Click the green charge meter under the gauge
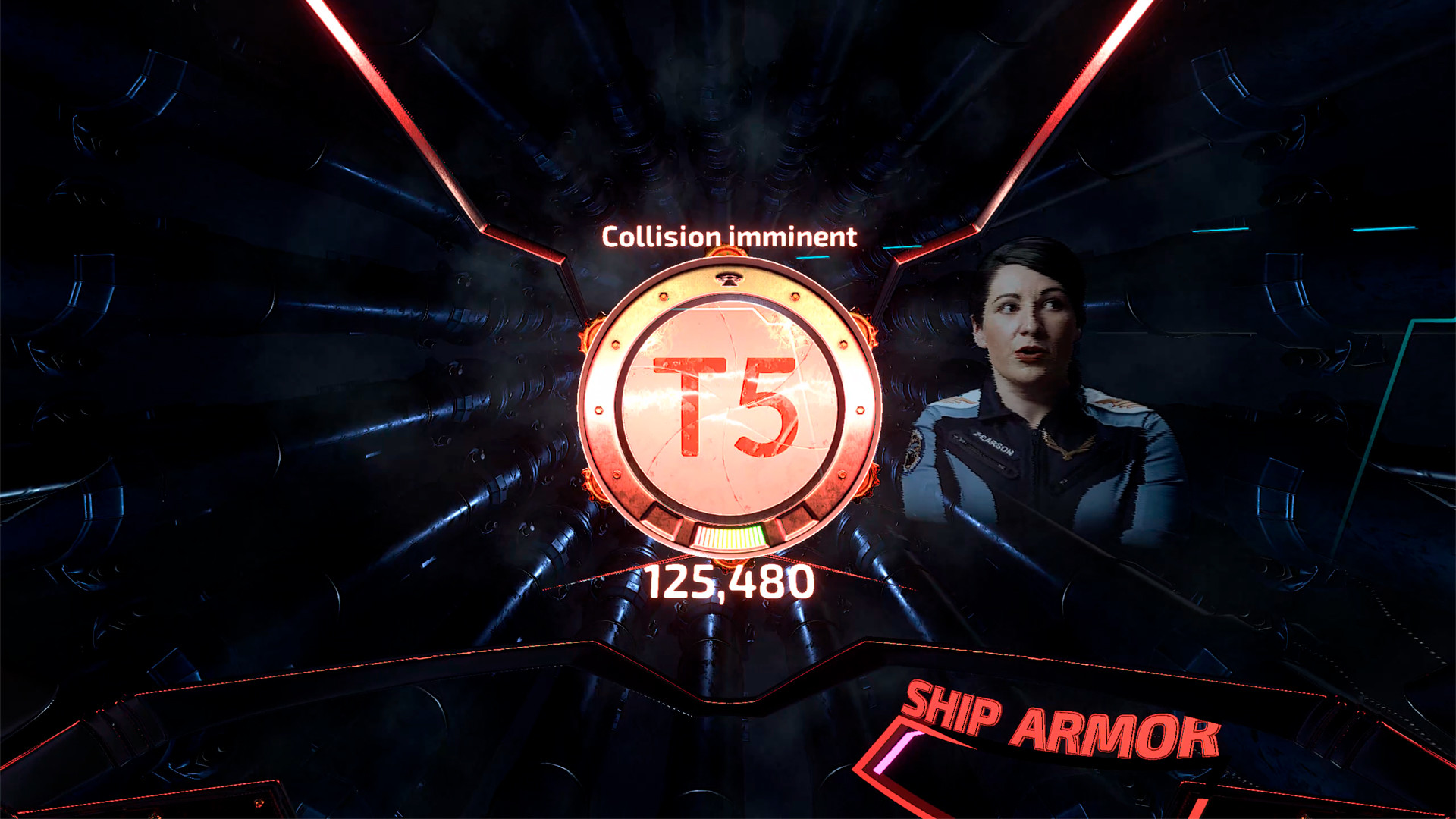 (730, 534)
